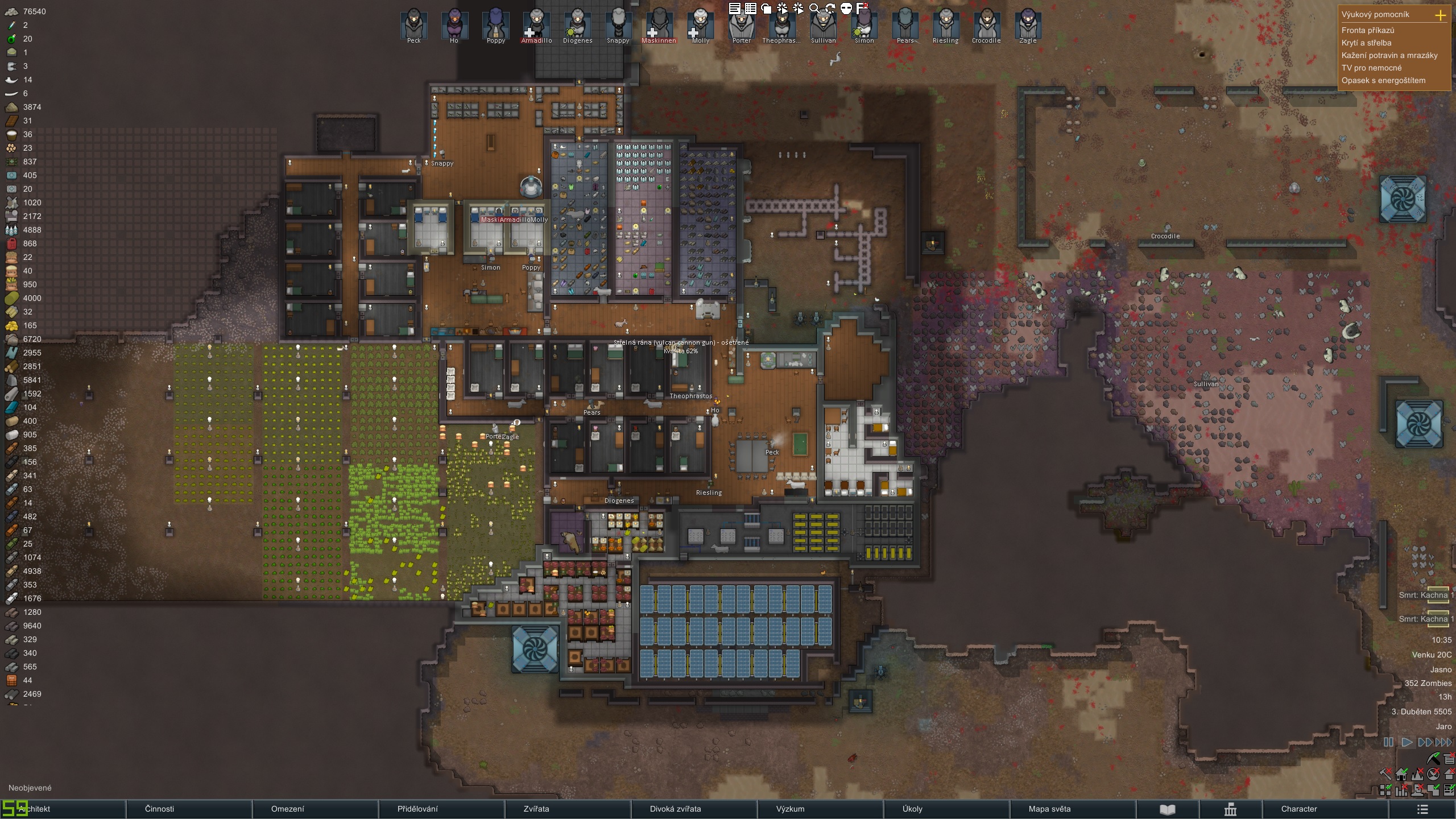The image size is (1456, 819).
Task: Set game speed to normal play
Action: pos(1407,742)
